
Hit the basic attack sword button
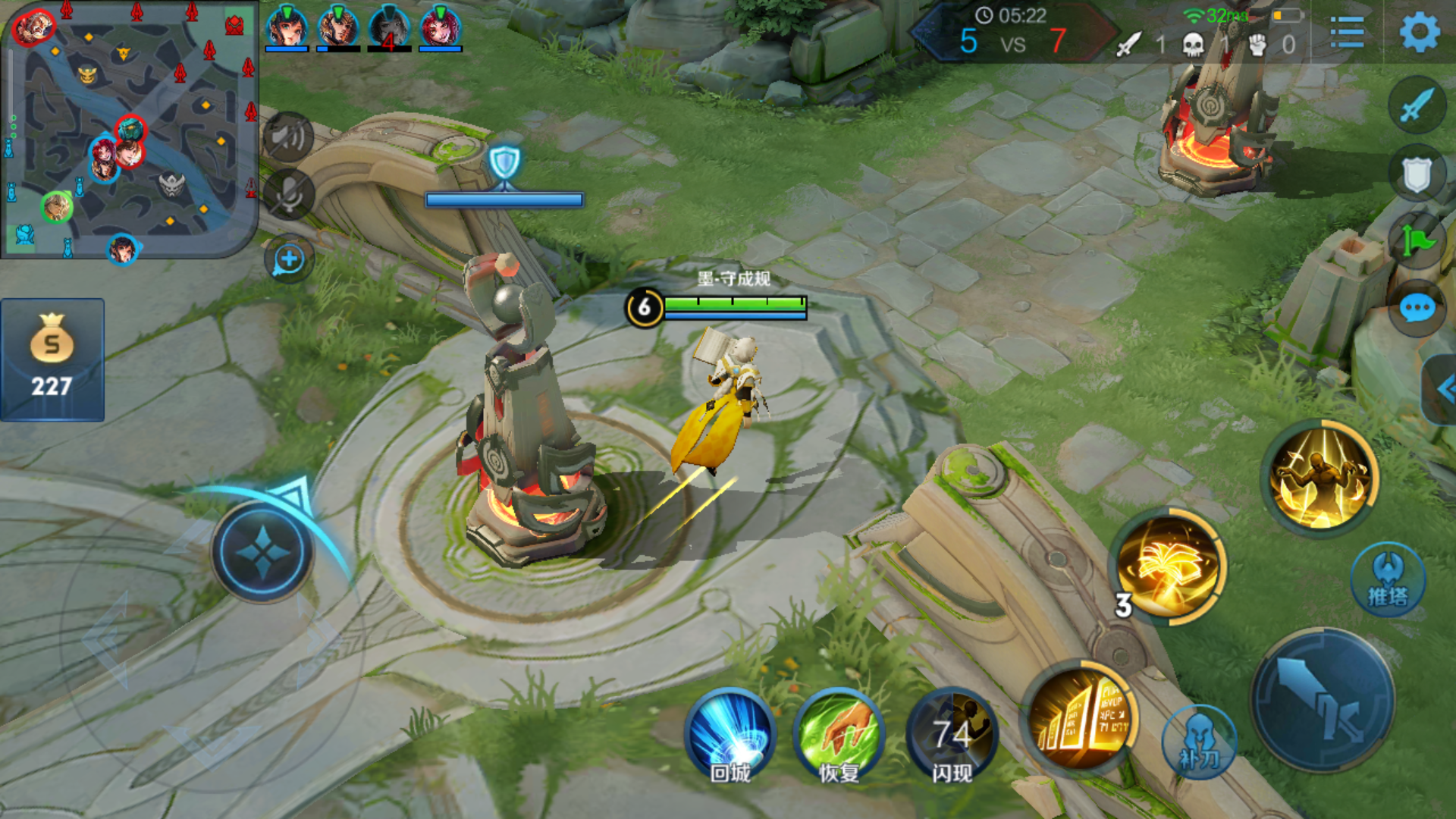1323,701
